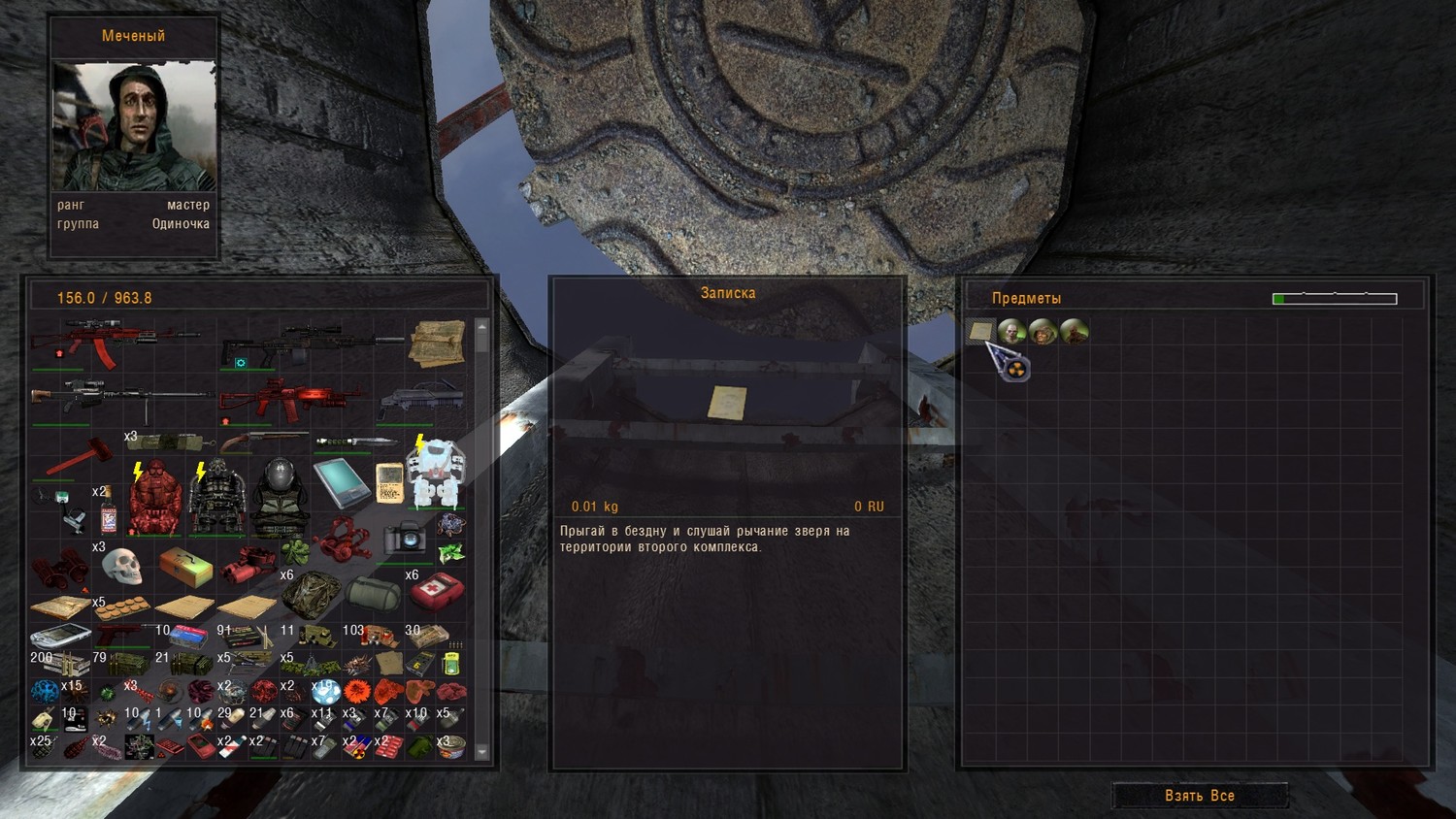This screenshot has height=819, width=1456.
Task: Pick the pale zombie face token
Action: tap(1011, 332)
